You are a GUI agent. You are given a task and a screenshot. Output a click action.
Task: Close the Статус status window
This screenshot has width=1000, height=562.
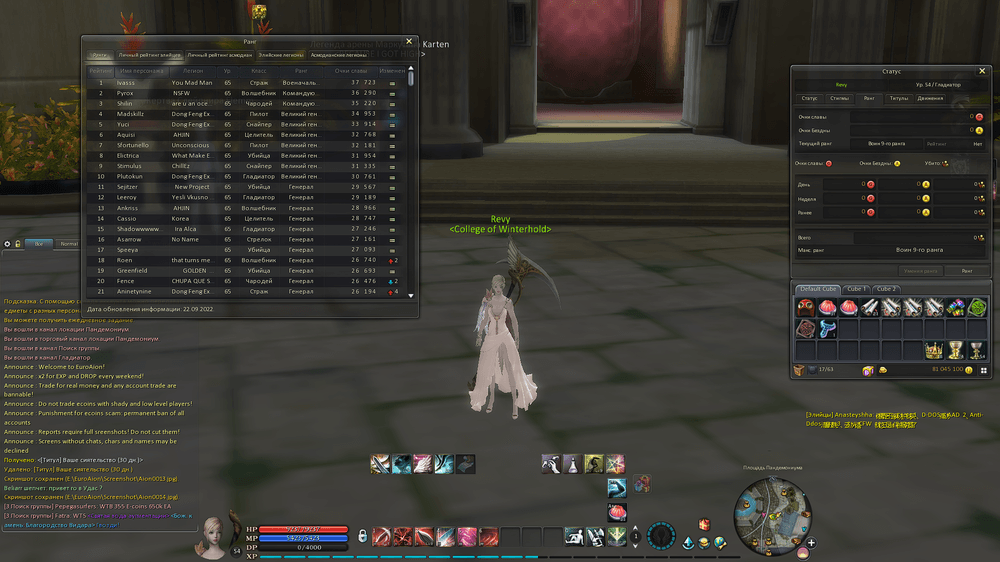pyautogui.click(x=982, y=71)
